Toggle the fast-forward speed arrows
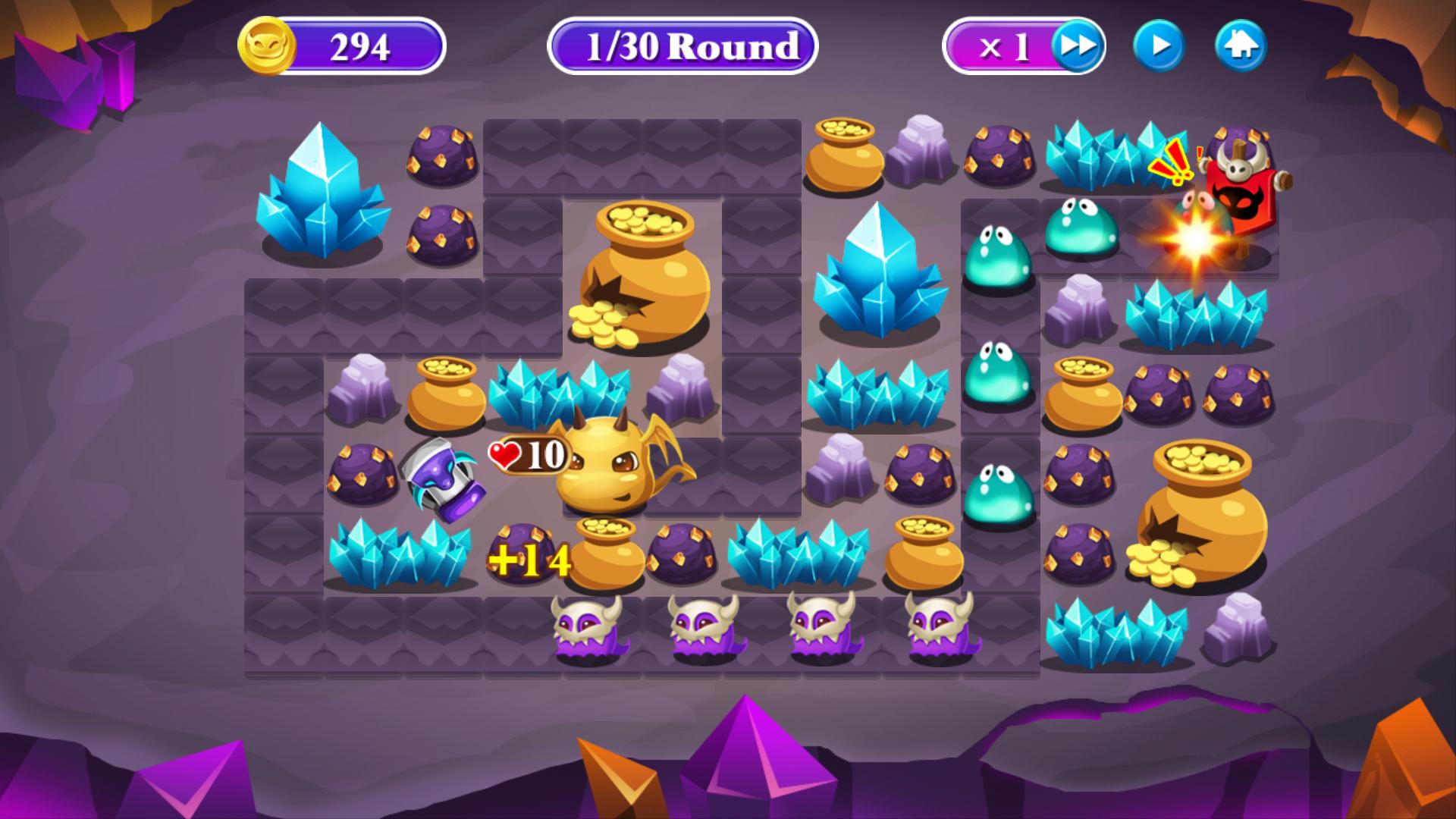Viewport: 1456px width, 819px height. pos(1078,45)
